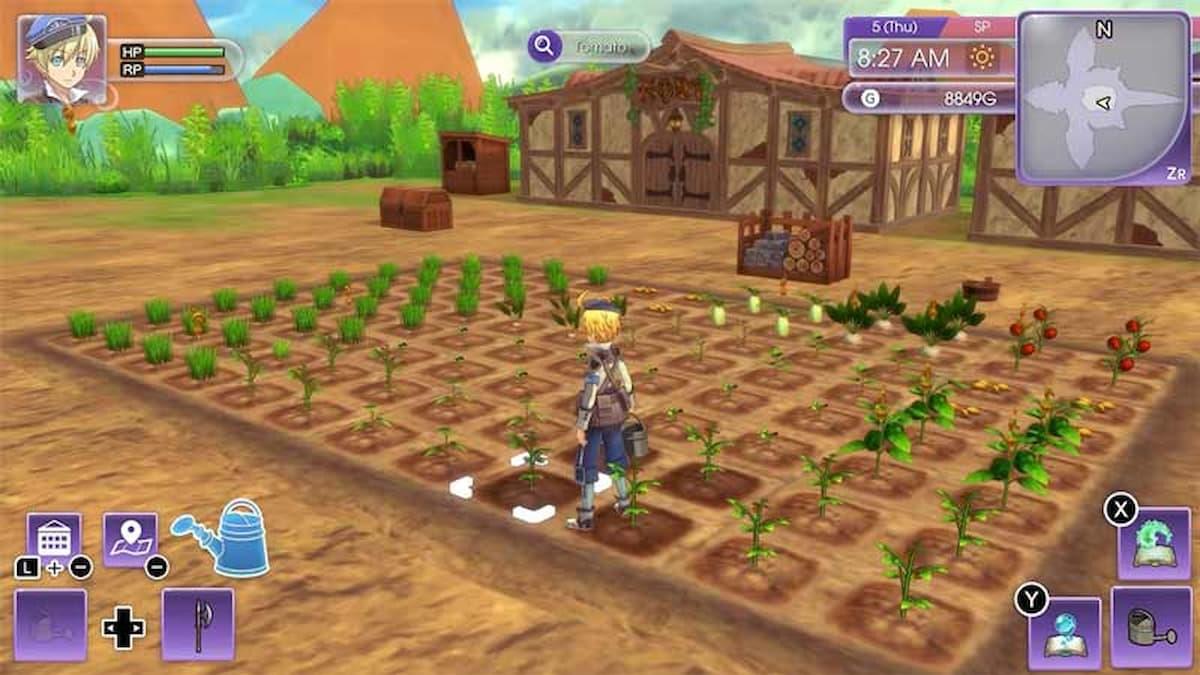Screen dimensions: 1200x675
Task: Select the faded tool slot beside the d-pad
Action: [x=50, y=625]
